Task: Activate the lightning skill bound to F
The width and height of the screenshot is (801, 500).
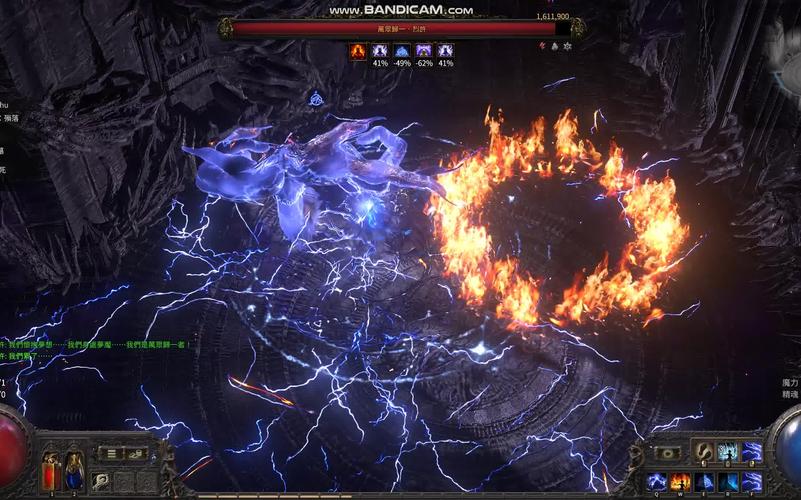Action: (752, 481)
